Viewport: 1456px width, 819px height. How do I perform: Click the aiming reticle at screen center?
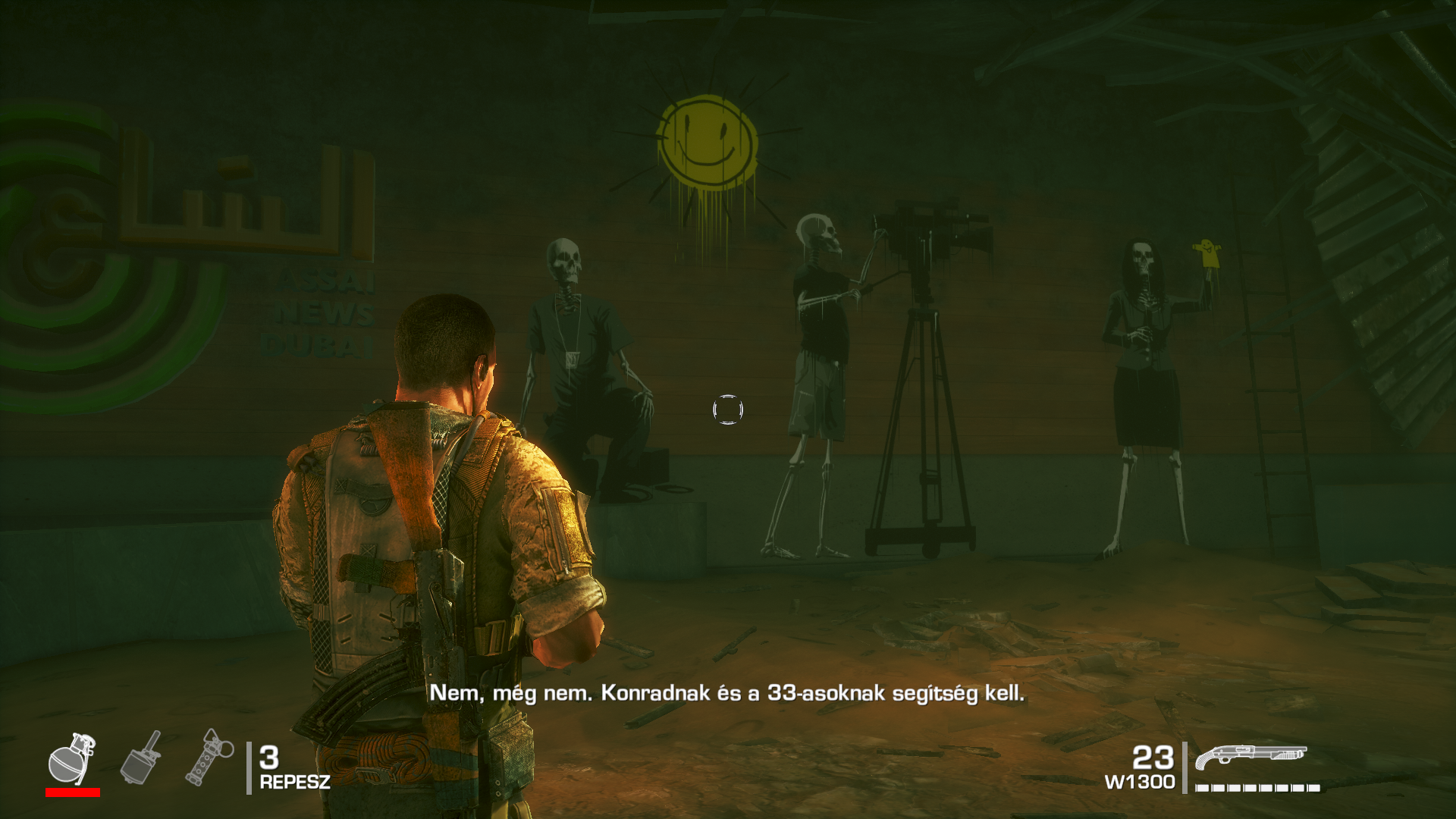726,410
